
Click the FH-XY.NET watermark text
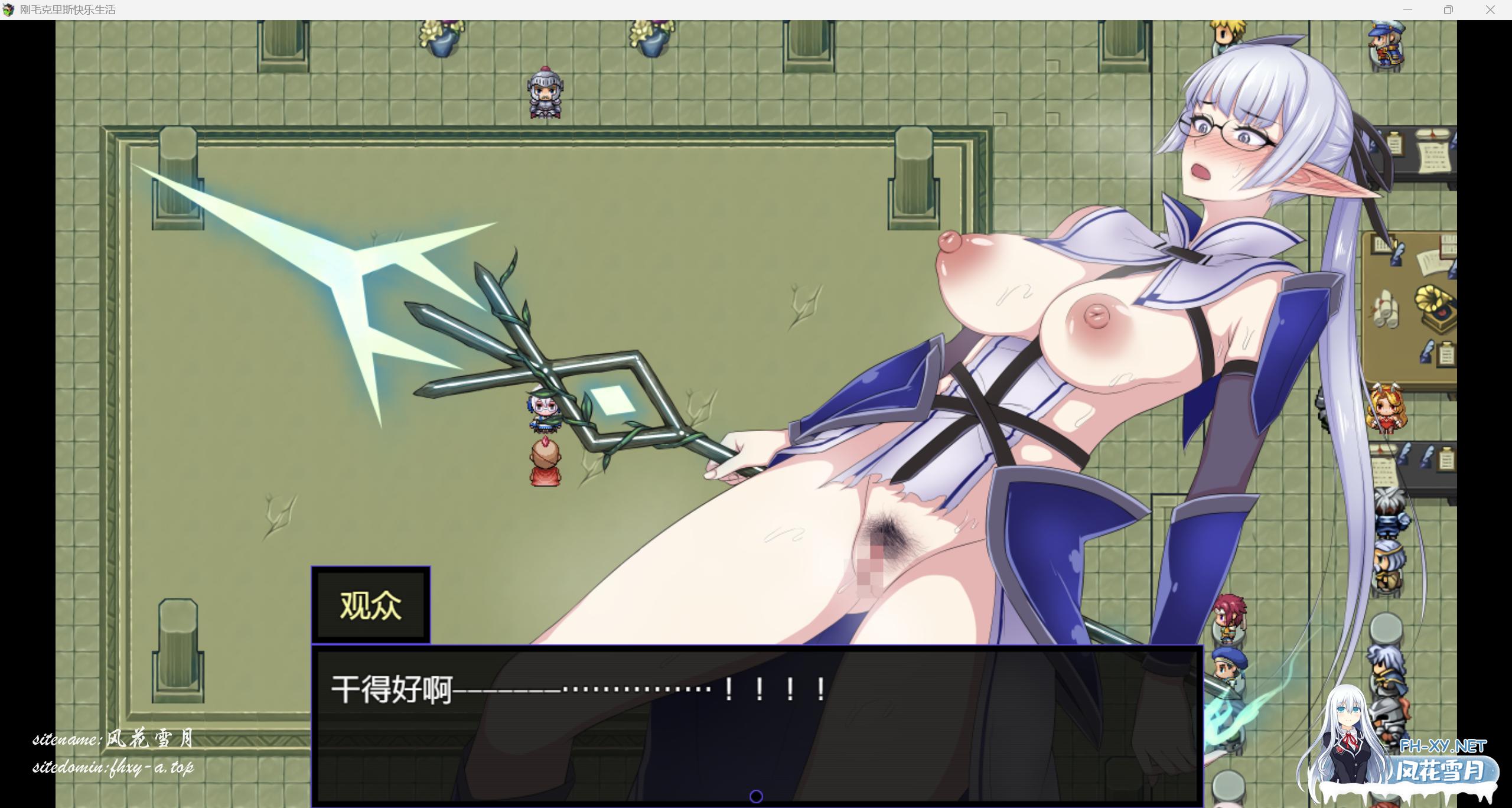click(x=1443, y=745)
